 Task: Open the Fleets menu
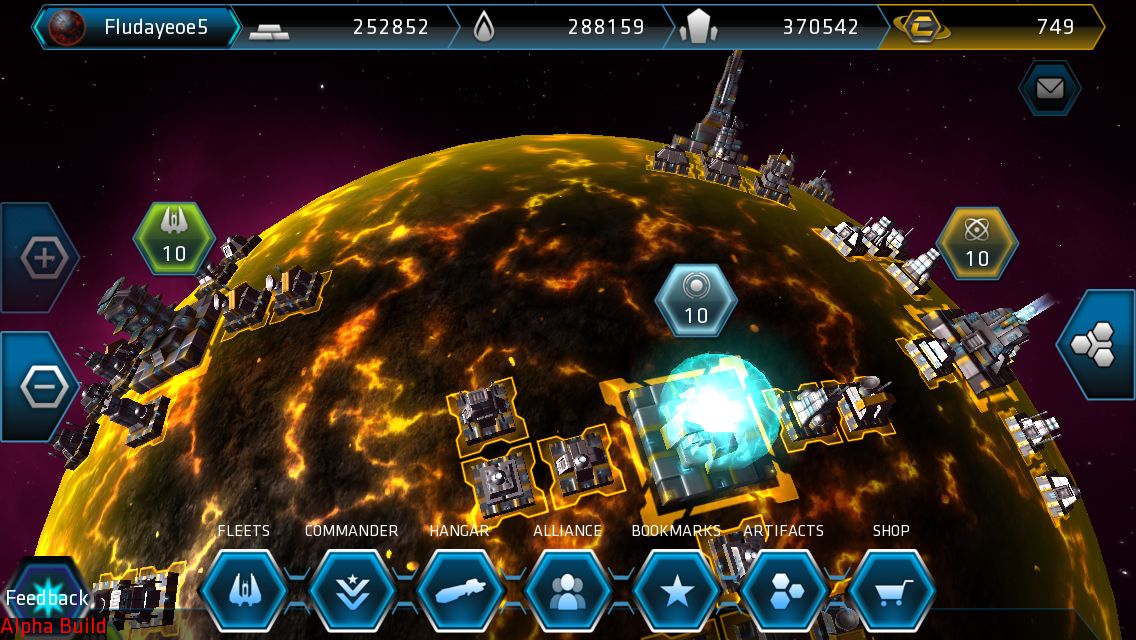pyautogui.click(x=244, y=590)
